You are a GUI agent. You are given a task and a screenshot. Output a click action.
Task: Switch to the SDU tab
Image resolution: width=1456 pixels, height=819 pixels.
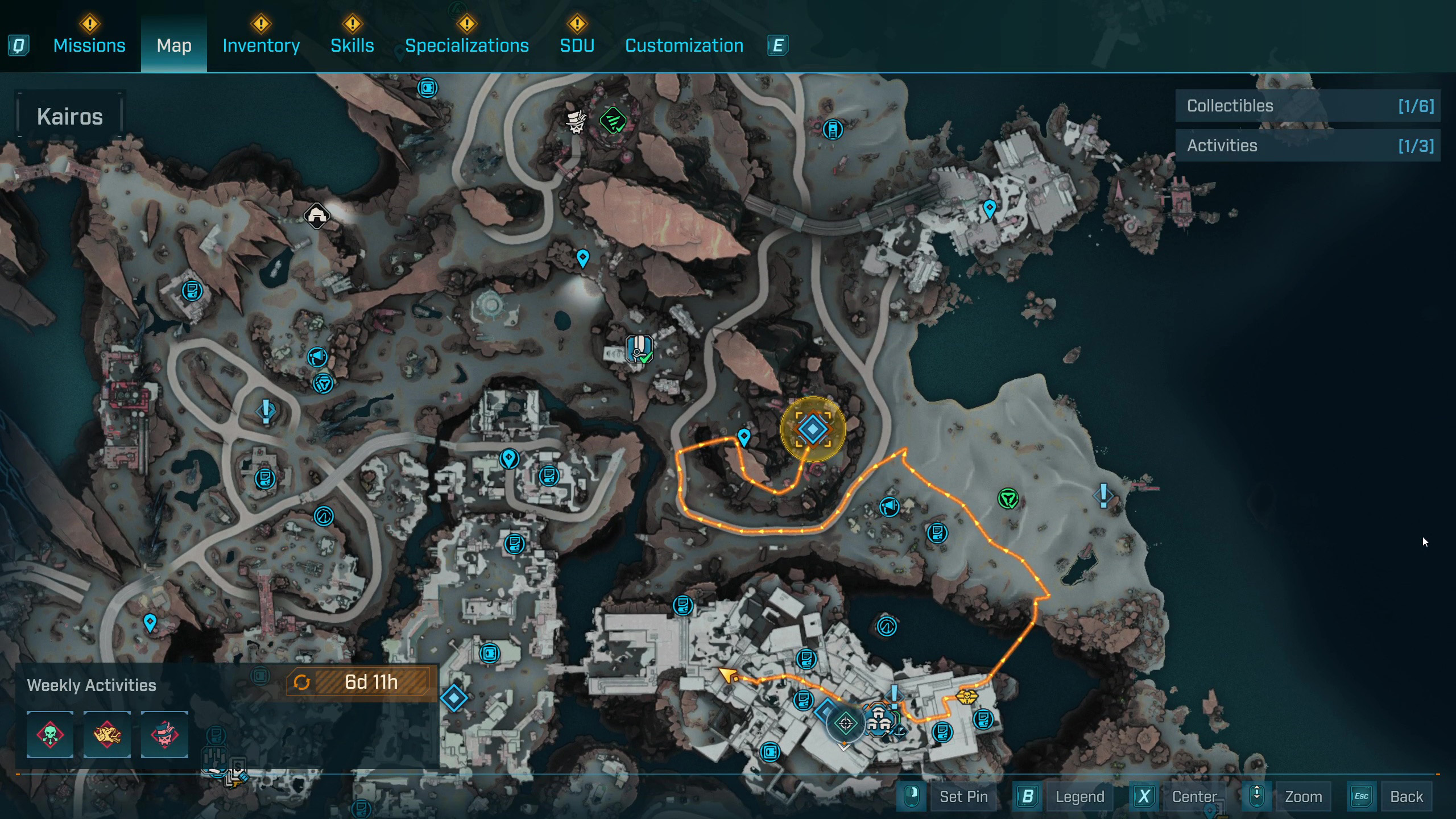(577, 45)
